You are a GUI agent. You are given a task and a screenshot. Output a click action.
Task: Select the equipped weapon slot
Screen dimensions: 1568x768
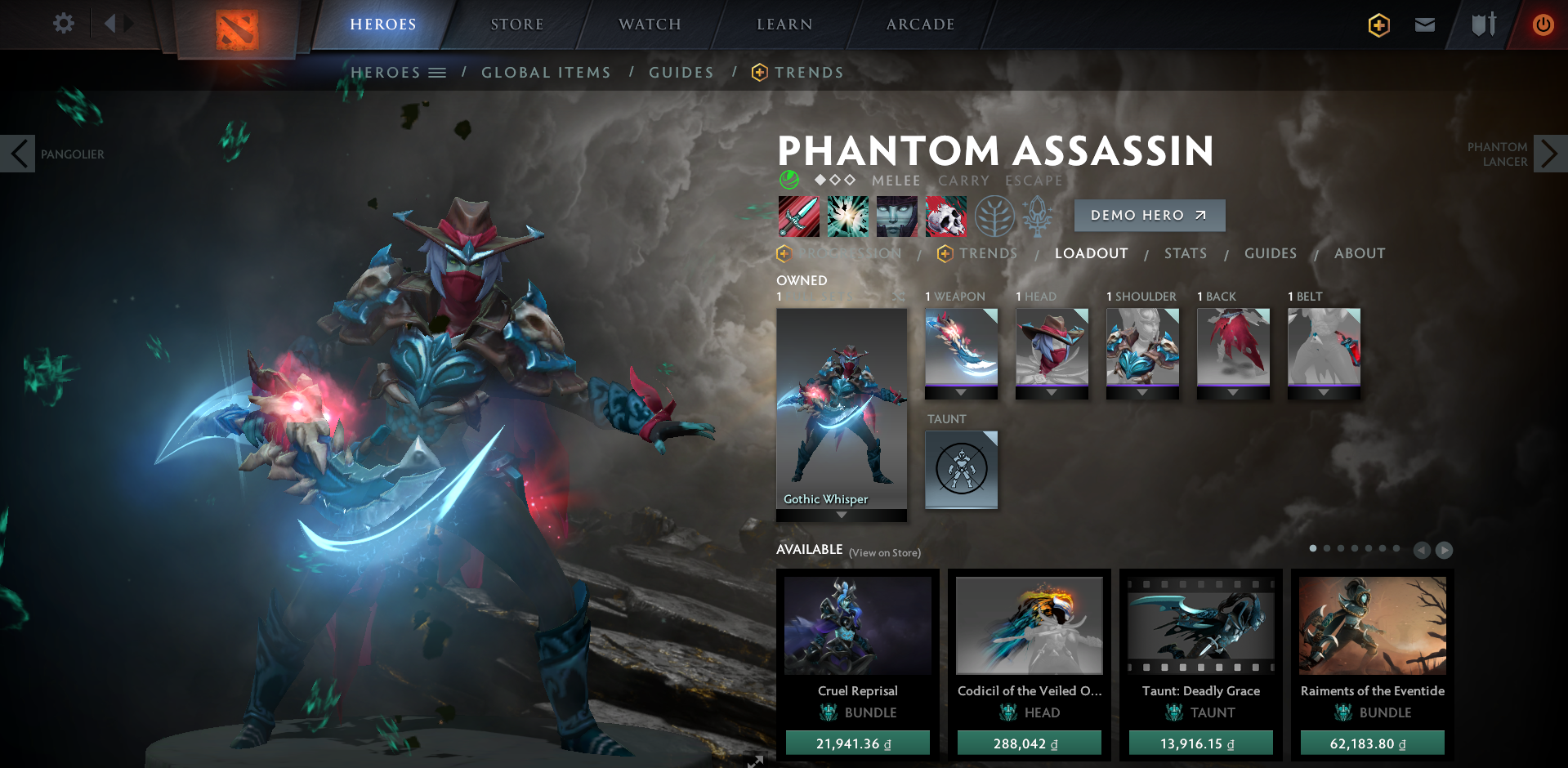coord(961,347)
